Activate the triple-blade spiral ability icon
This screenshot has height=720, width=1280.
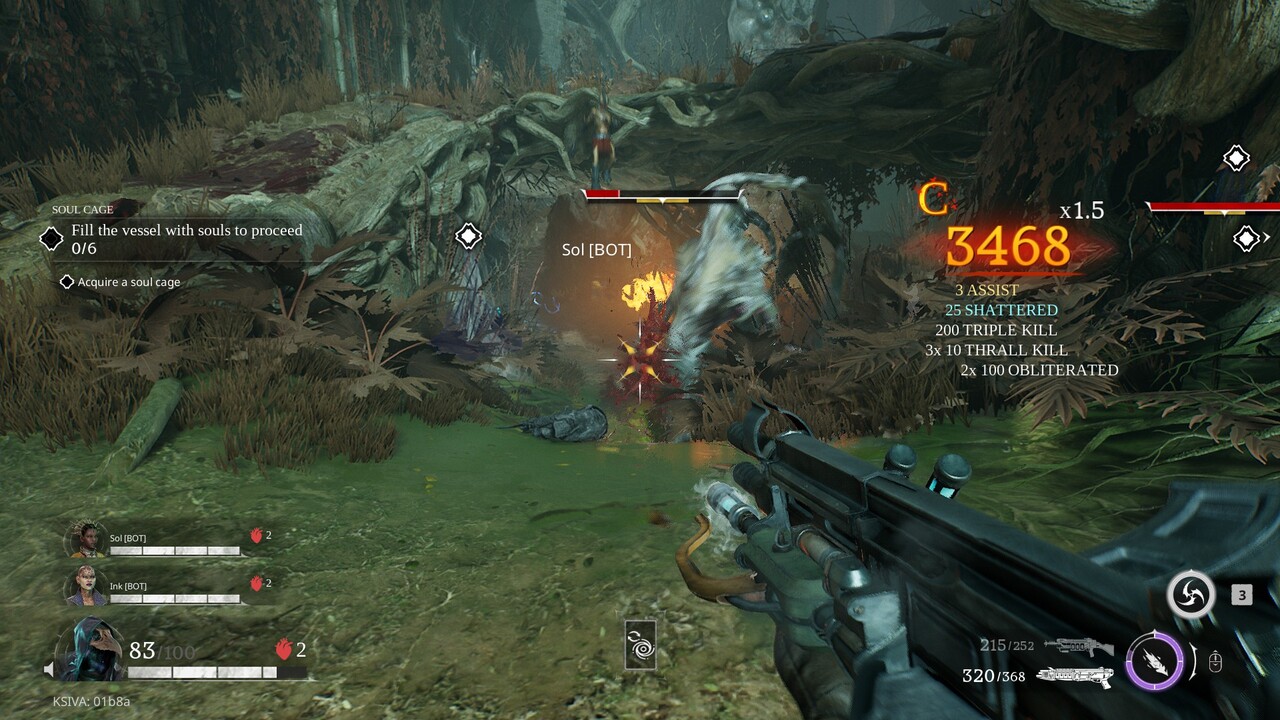pos(1191,595)
